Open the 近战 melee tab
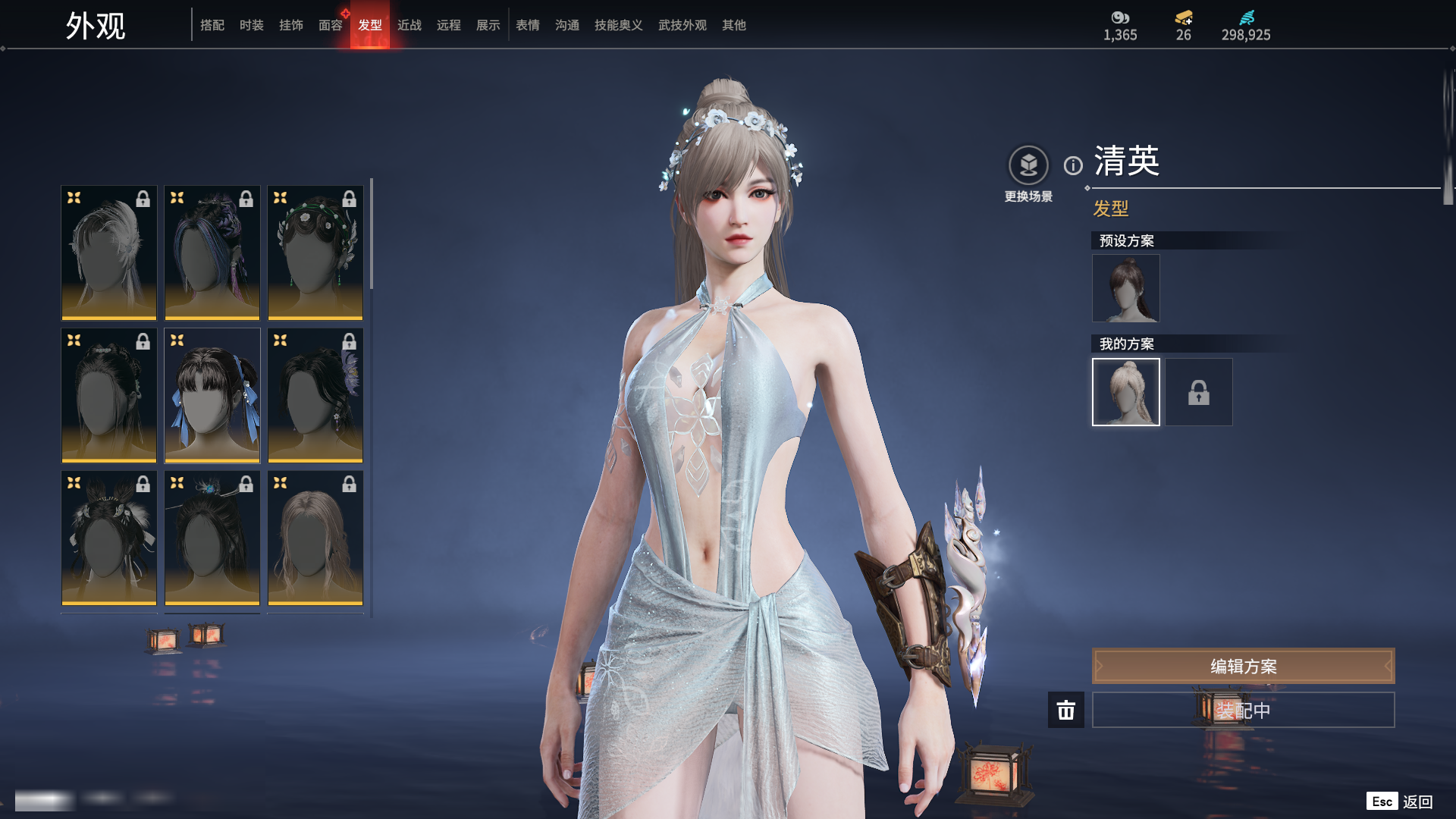The width and height of the screenshot is (1456, 819). [409, 25]
